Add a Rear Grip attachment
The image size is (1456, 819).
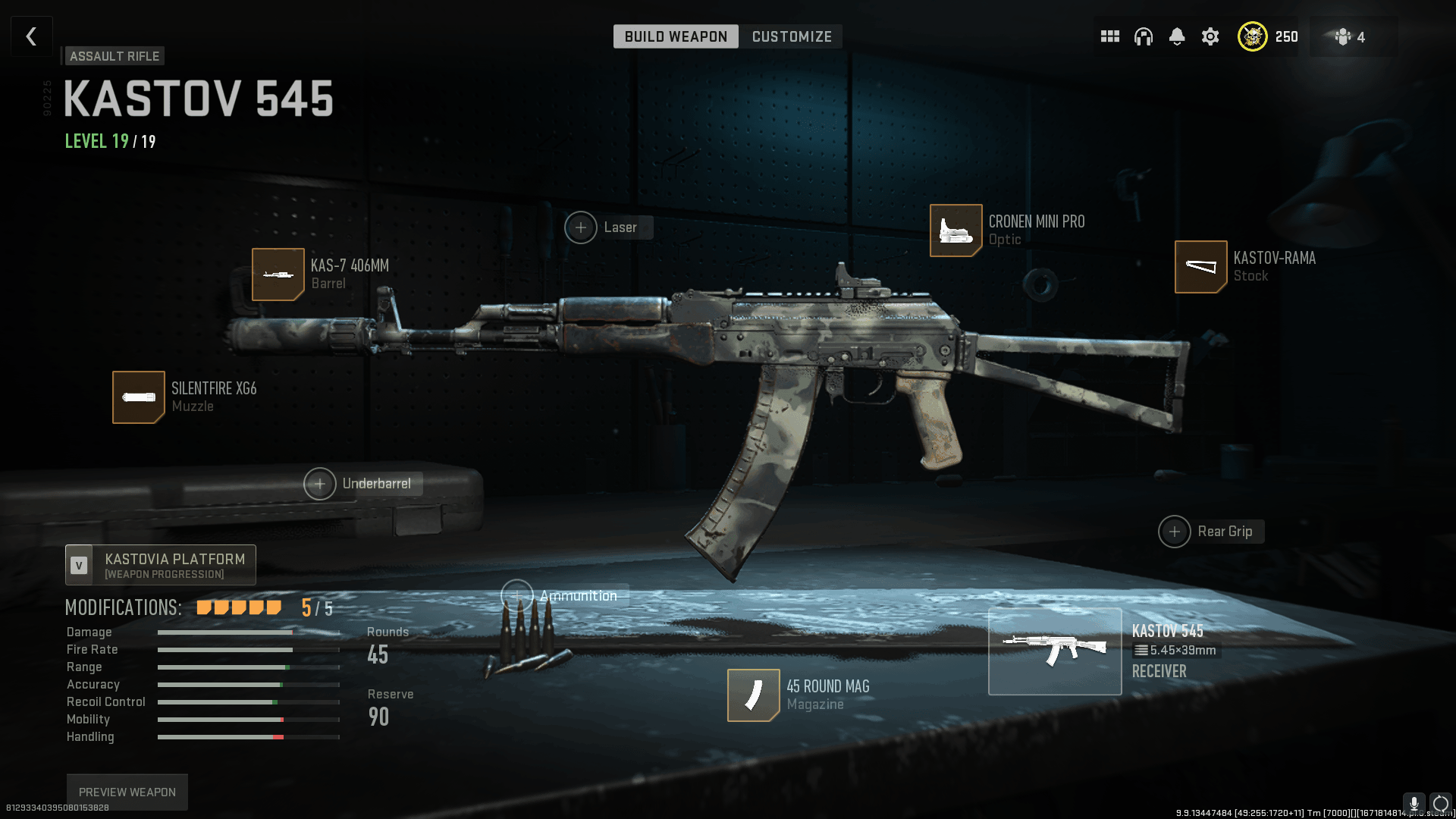tap(1174, 531)
